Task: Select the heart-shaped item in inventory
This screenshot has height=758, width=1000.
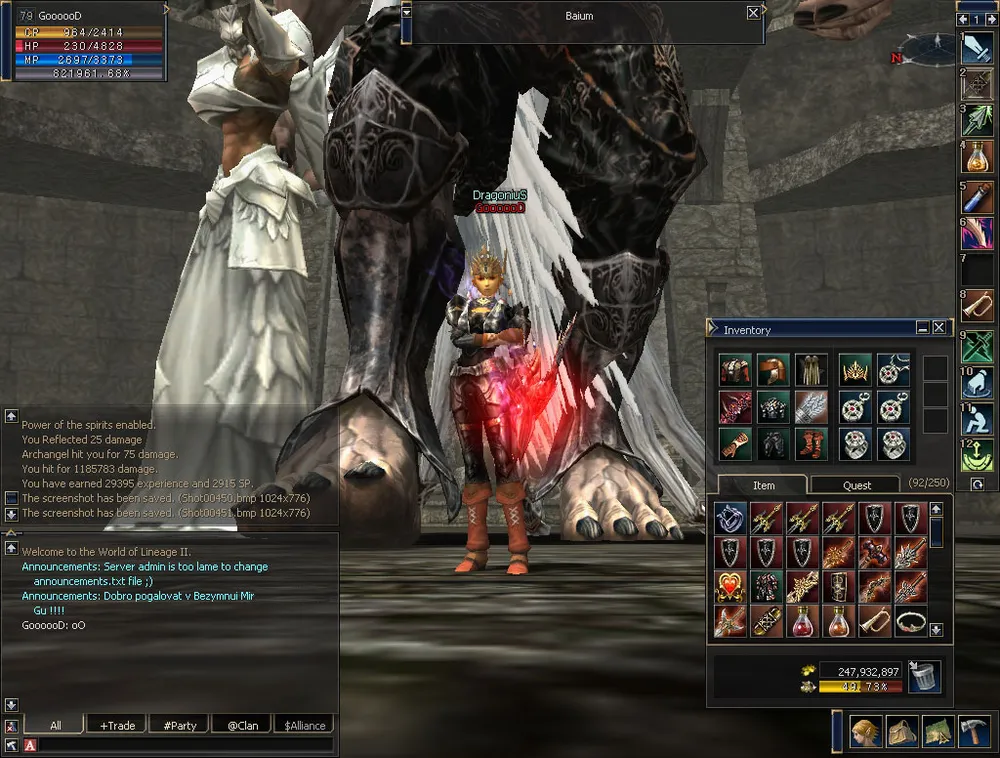Action: pos(730,586)
